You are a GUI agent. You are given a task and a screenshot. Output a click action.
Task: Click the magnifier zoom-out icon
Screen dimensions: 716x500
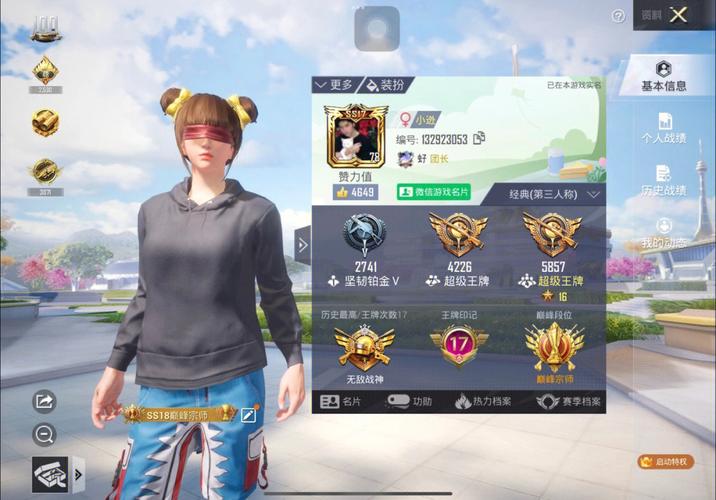[44, 434]
